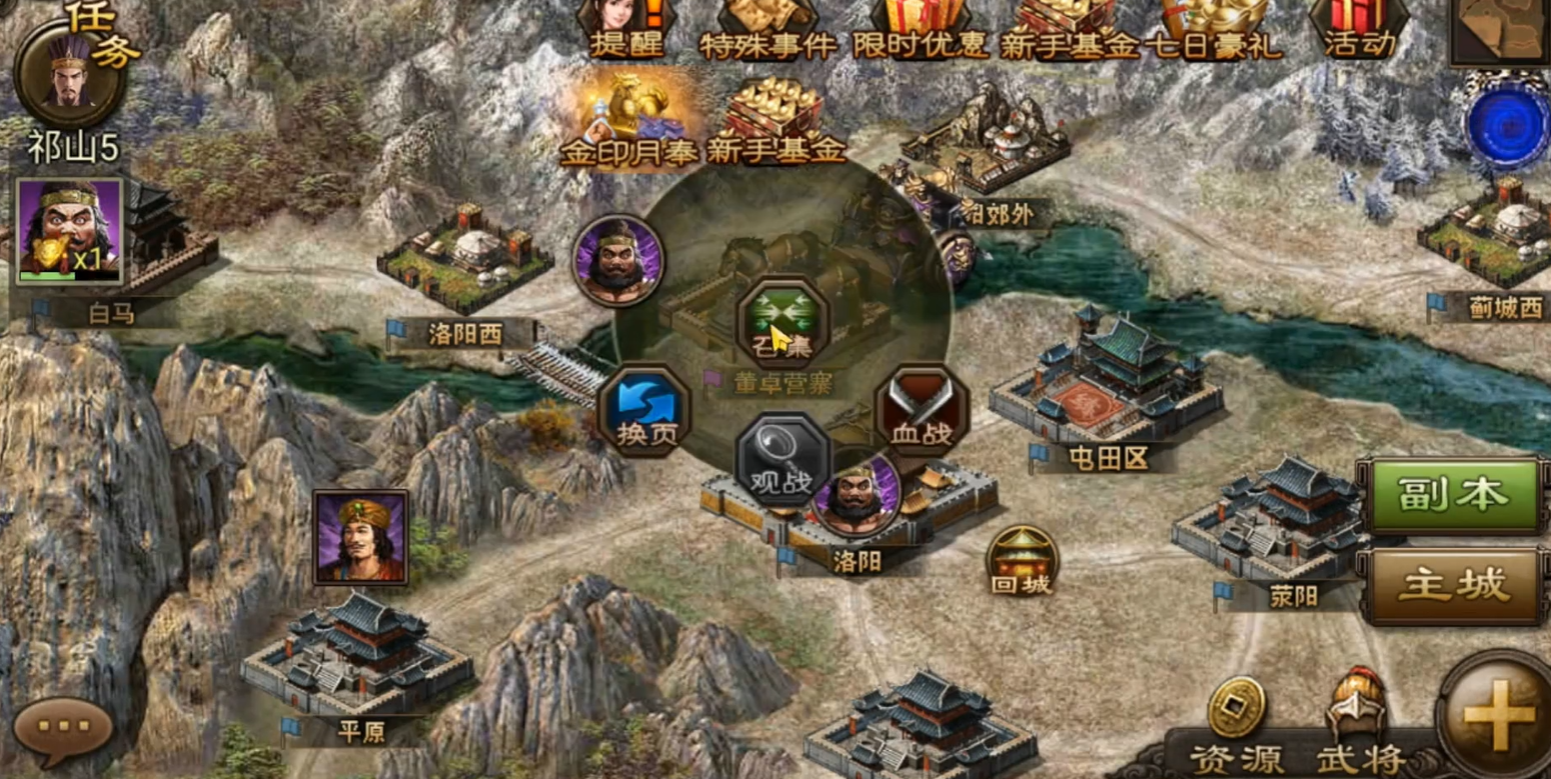Choose the 换页 switch page button
This screenshot has width=1551, height=779.
645,410
